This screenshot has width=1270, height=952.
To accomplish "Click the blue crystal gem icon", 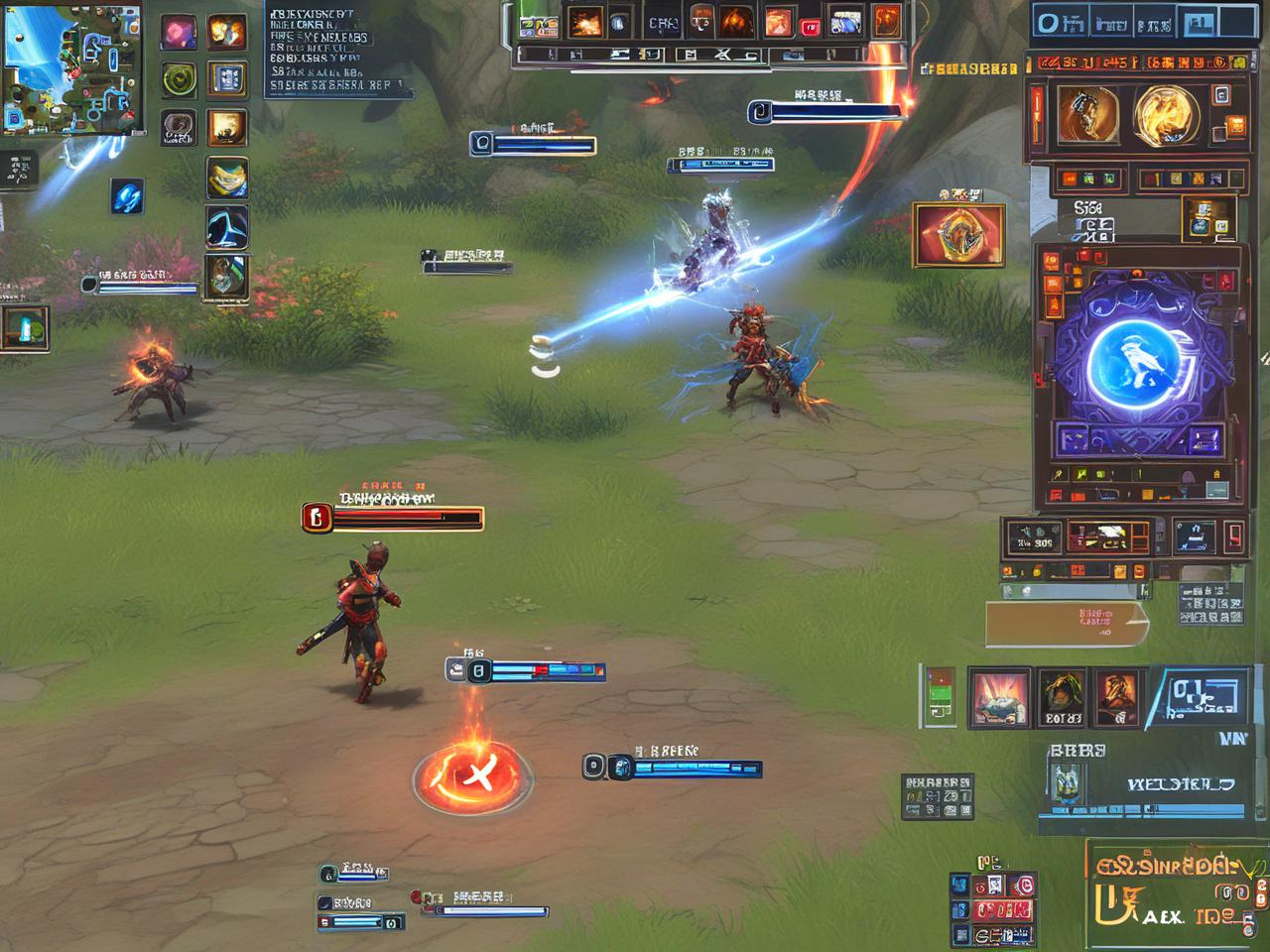I will click(127, 197).
